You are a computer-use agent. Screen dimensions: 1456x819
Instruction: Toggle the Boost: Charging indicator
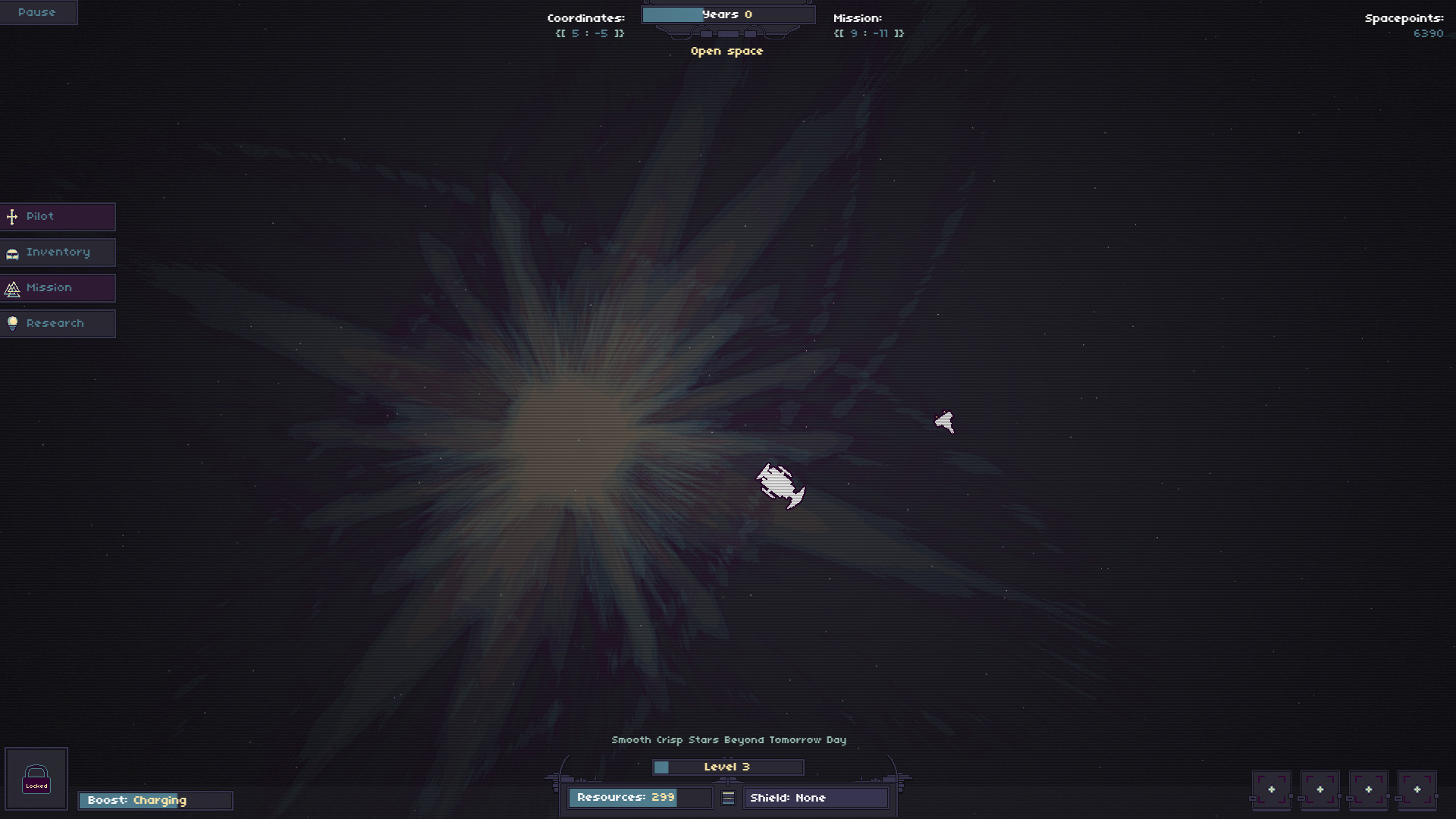coord(155,800)
